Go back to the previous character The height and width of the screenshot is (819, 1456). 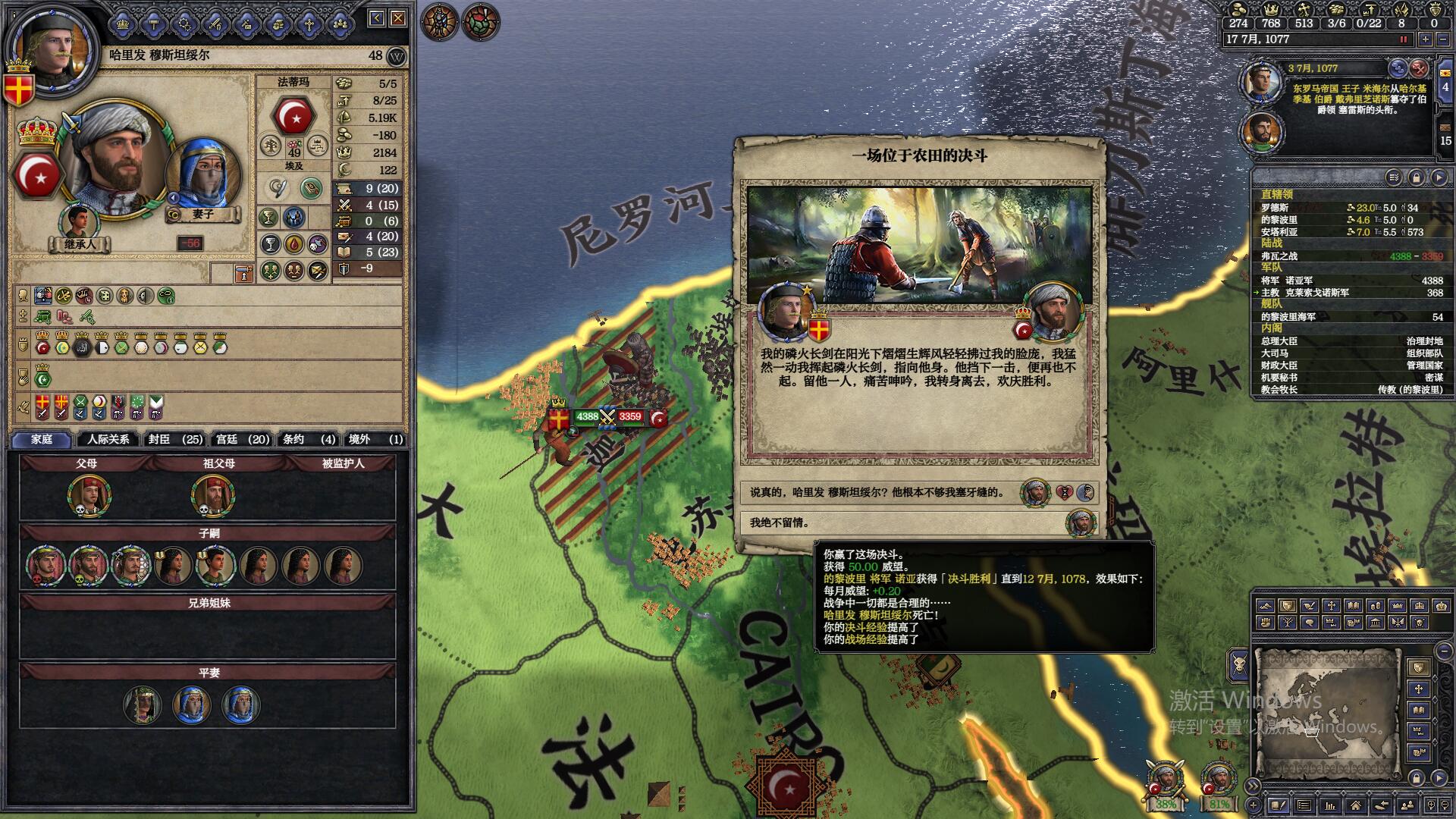point(377,18)
